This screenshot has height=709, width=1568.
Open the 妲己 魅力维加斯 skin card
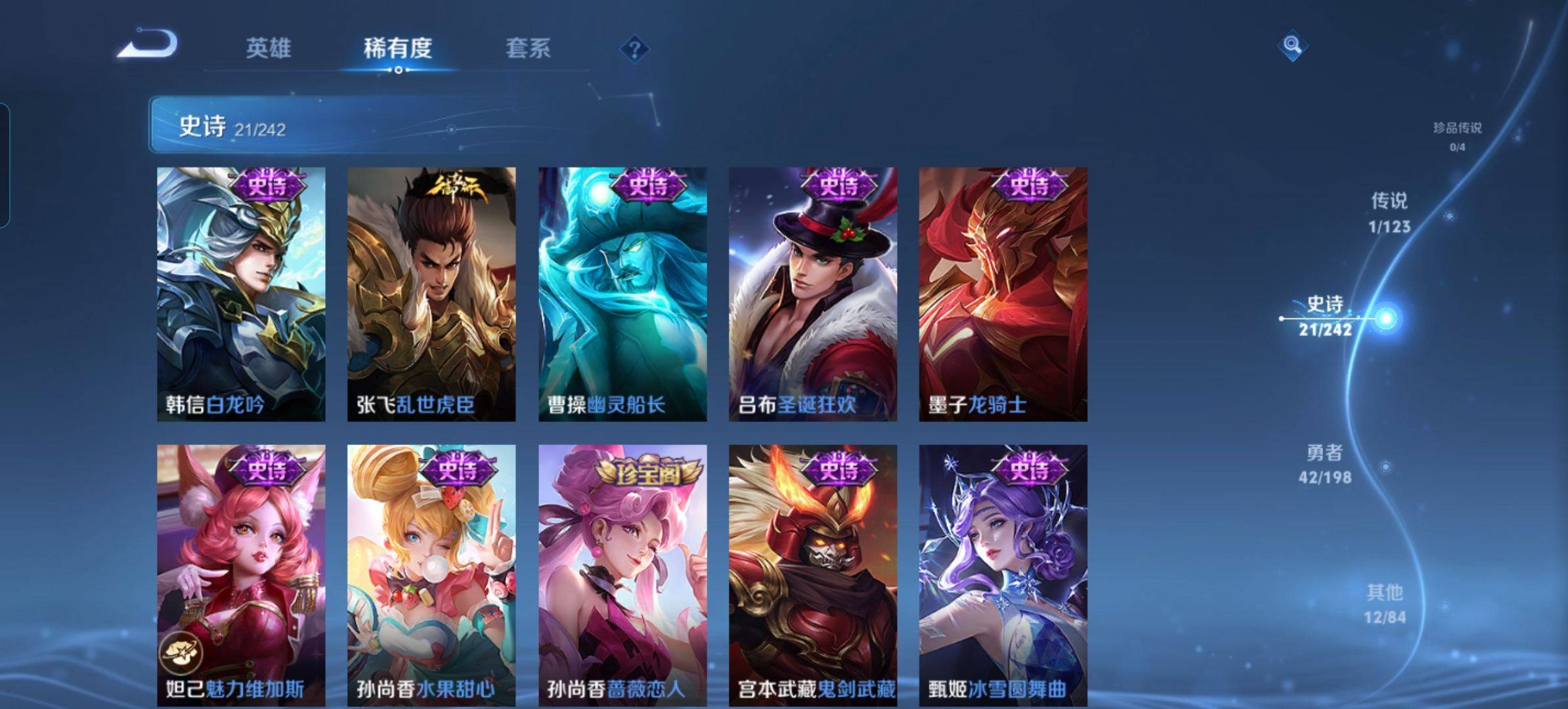click(x=241, y=574)
